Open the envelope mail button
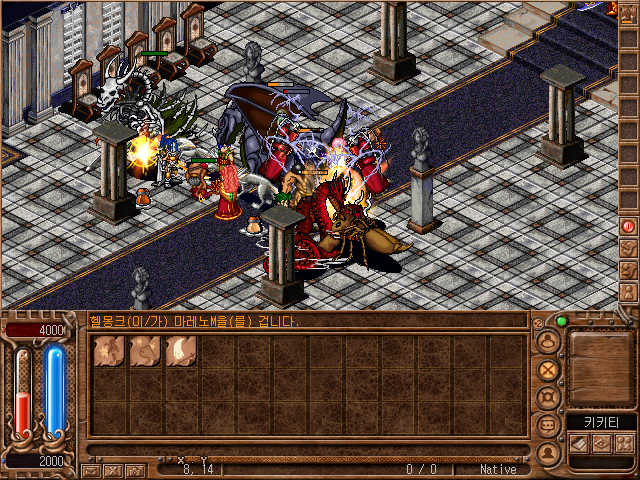640x480 pixels. (90, 469)
